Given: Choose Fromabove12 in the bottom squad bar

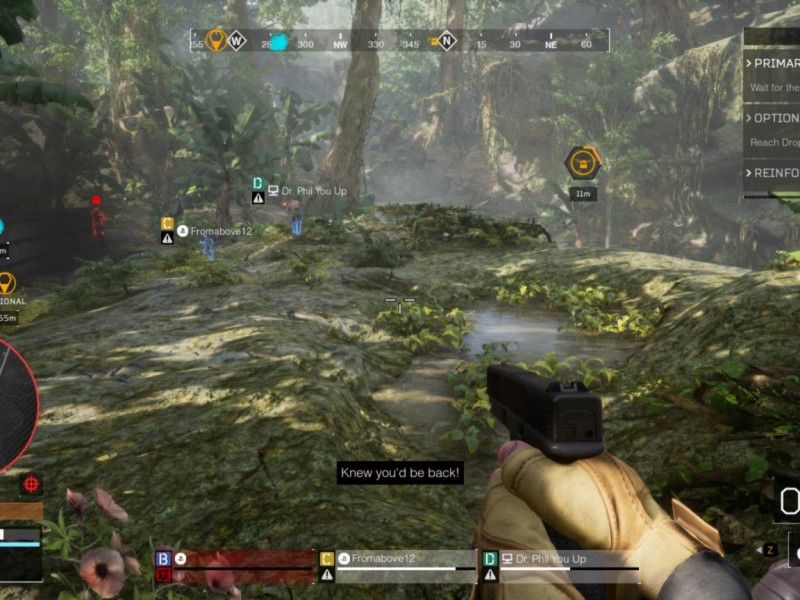Looking at the screenshot, I should (x=398, y=566).
